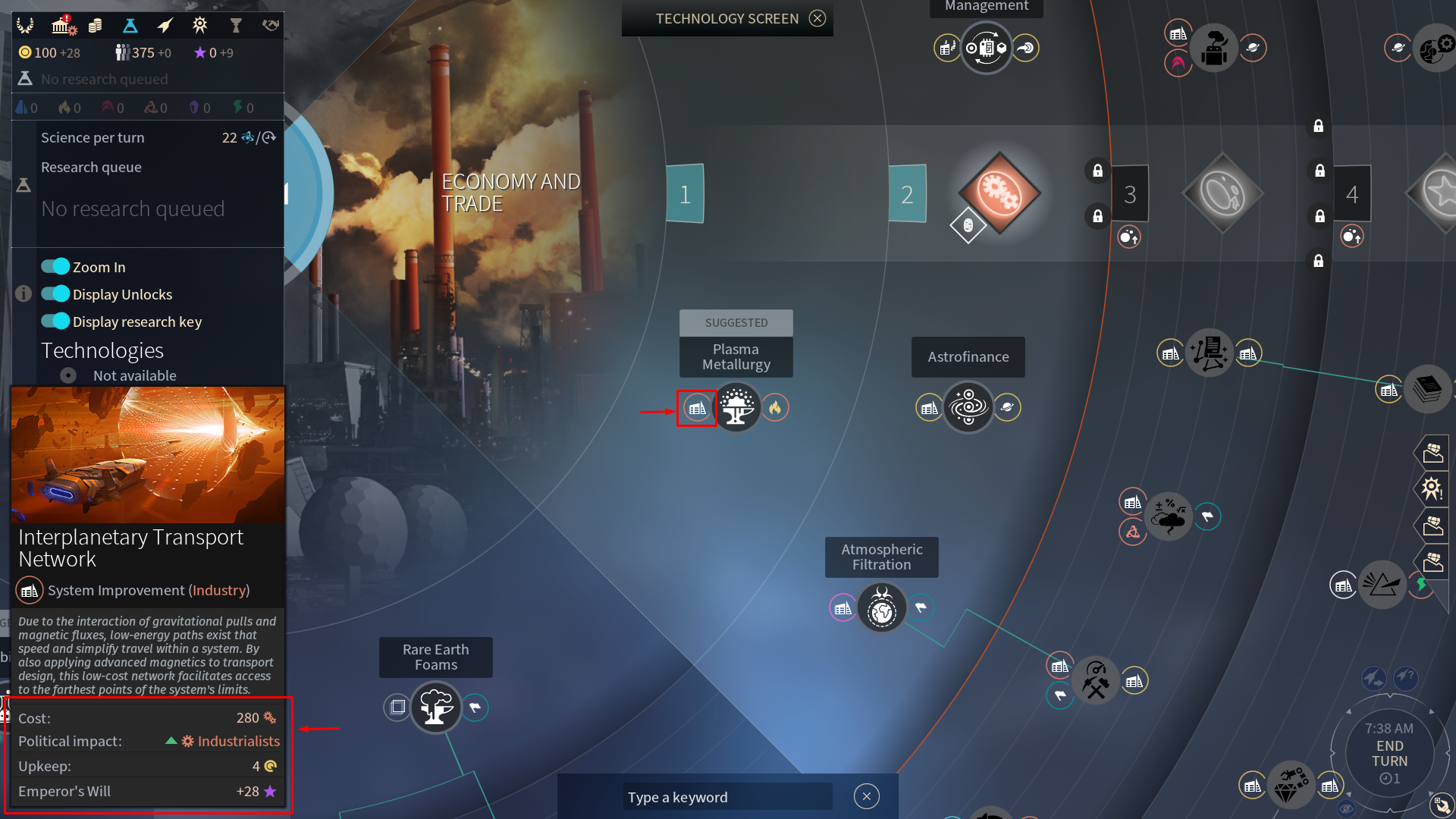Open the diplomacy handshake icon
Viewport: 1456px width, 819px height.
pyautogui.click(x=270, y=26)
